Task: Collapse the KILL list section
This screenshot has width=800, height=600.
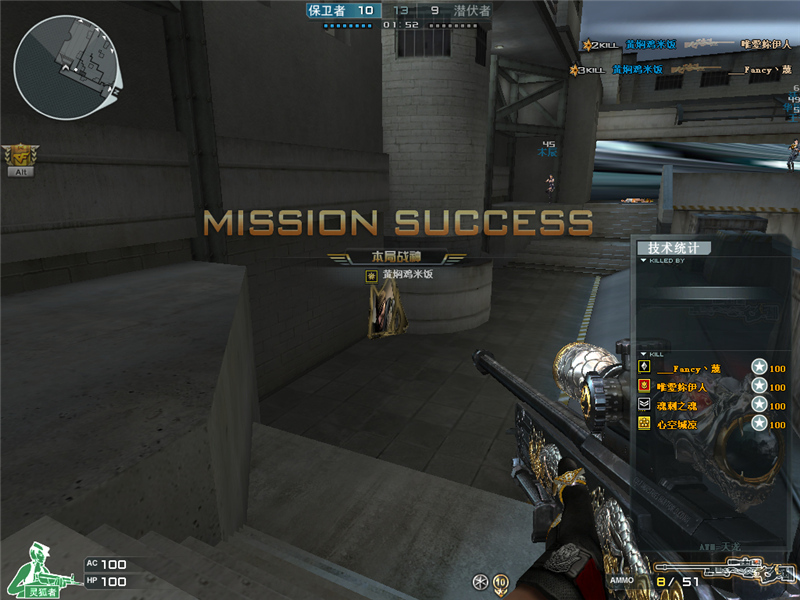Action: point(644,354)
